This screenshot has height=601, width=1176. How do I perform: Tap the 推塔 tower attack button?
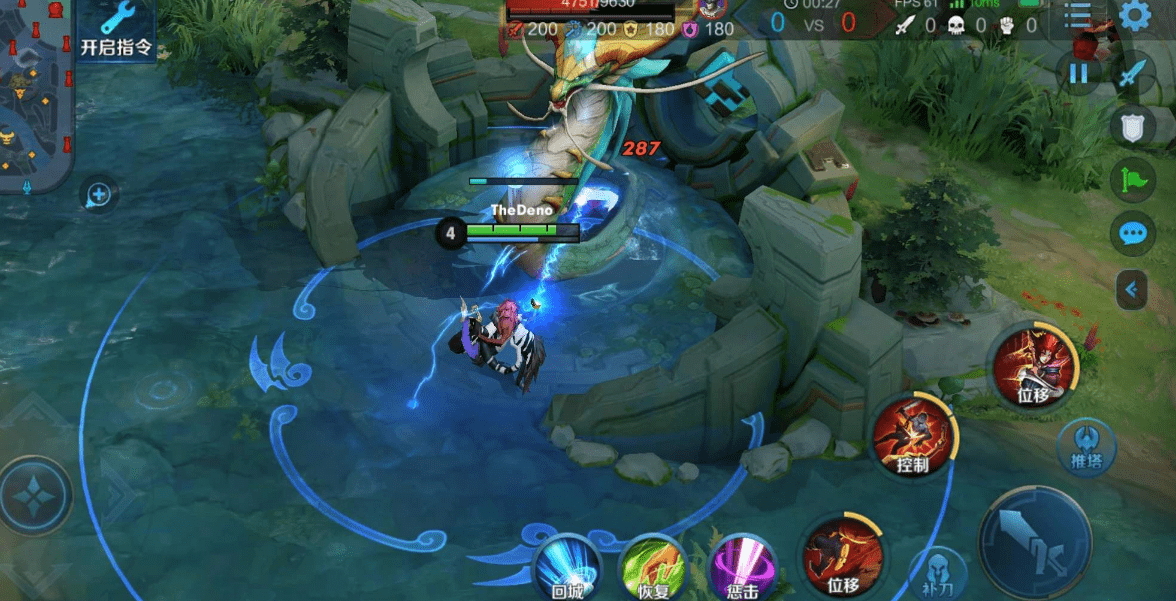coord(1086,444)
